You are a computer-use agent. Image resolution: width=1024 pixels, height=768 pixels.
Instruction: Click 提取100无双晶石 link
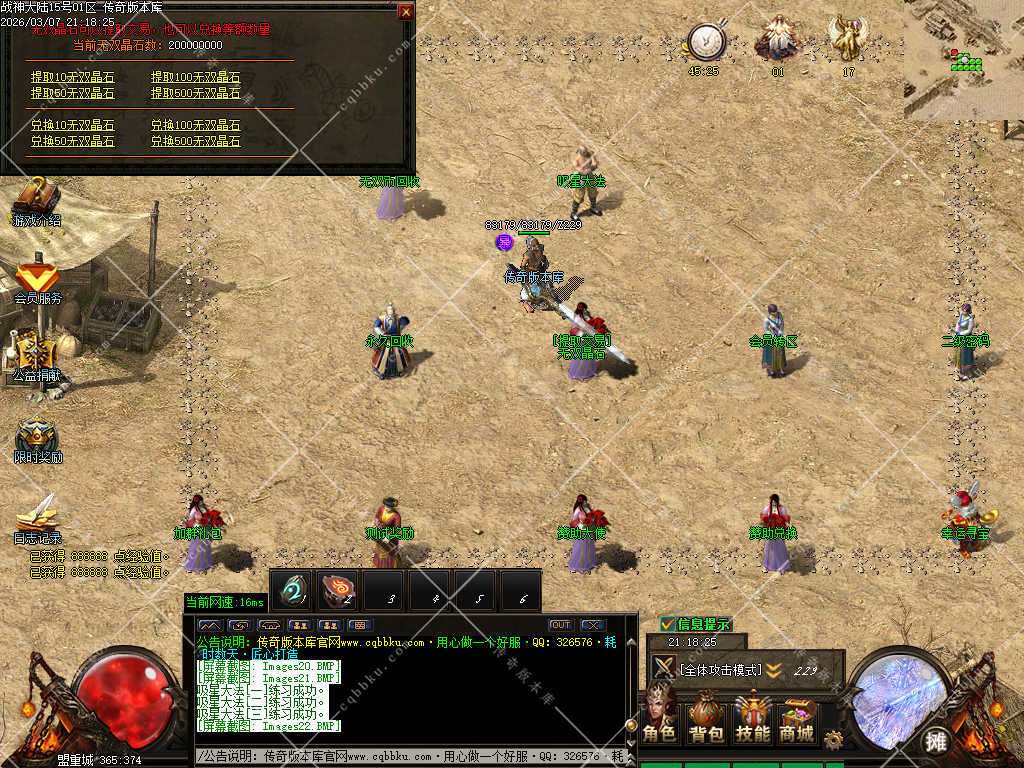(196, 77)
